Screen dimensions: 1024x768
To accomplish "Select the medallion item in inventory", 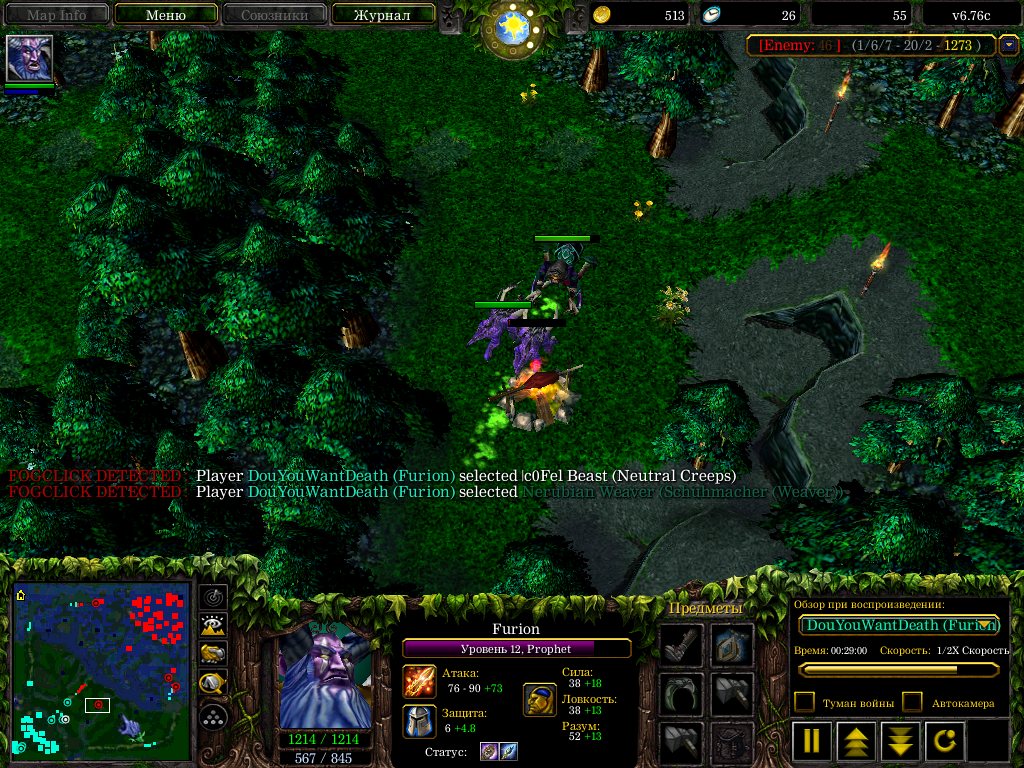I will click(732, 646).
